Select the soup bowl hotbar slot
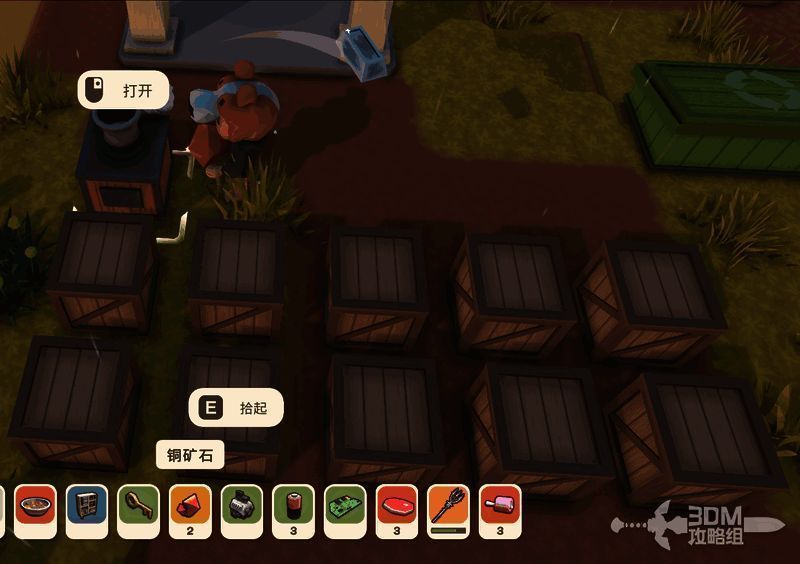Viewport: 800px width, 564px height. [x=35, y=506]
